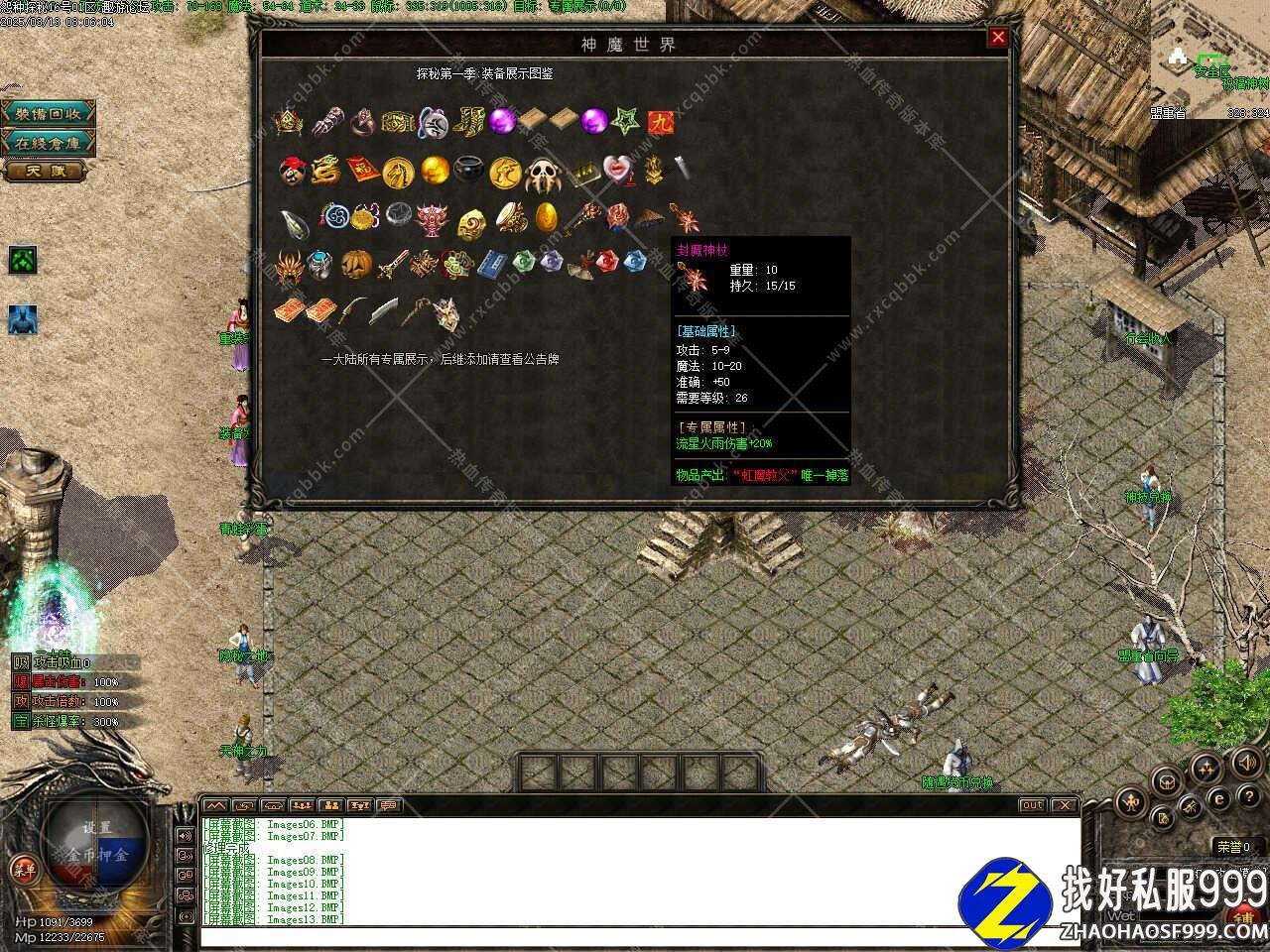Open the minimap in the corner
Viewport: 1270px width, 952px height.
(x=1209, y=59)
